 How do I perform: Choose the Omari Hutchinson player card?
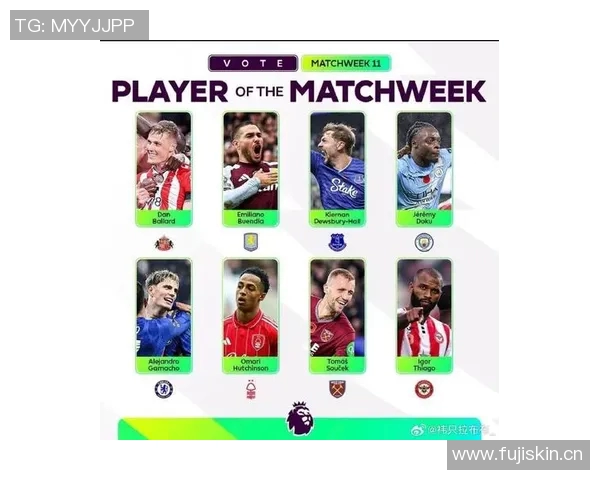[250, 315]
